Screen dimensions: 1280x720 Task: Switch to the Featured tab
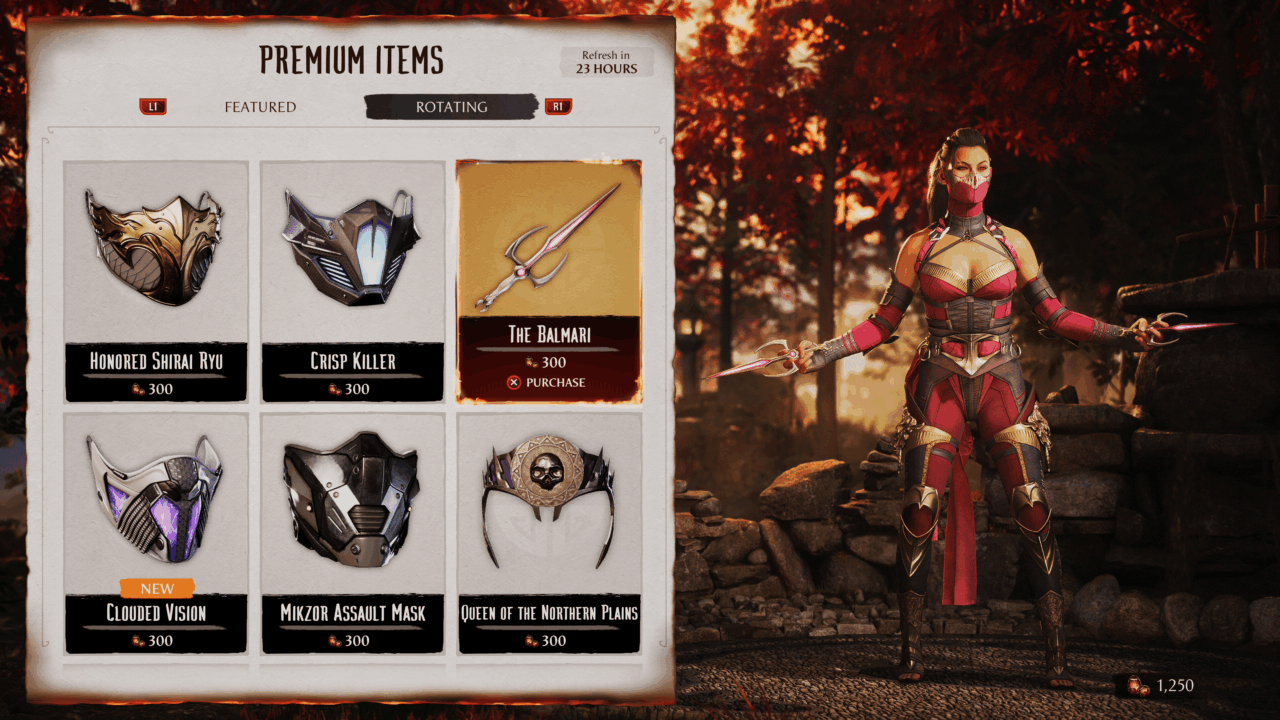click(x=260, y=107)
